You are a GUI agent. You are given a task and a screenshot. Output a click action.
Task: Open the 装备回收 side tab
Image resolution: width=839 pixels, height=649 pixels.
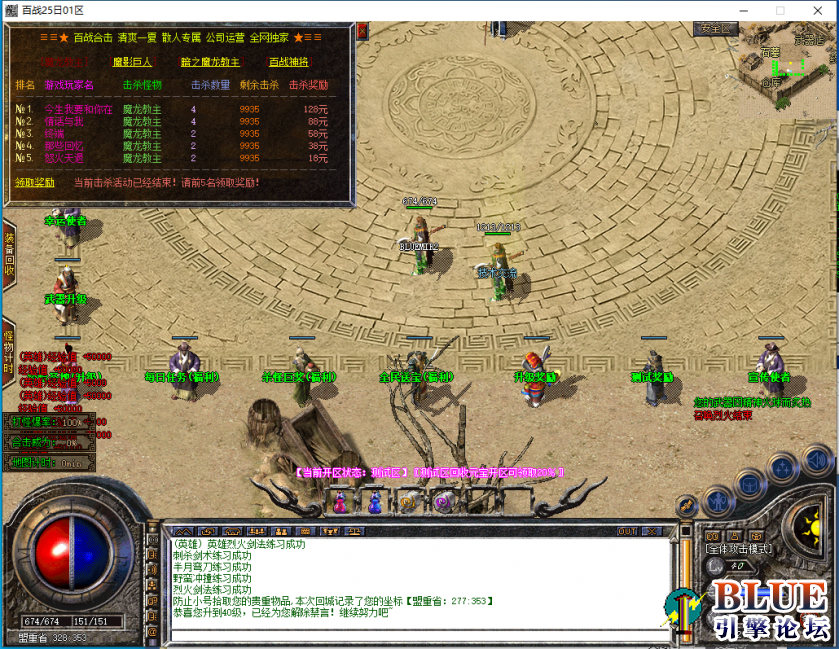coord(8,255)
